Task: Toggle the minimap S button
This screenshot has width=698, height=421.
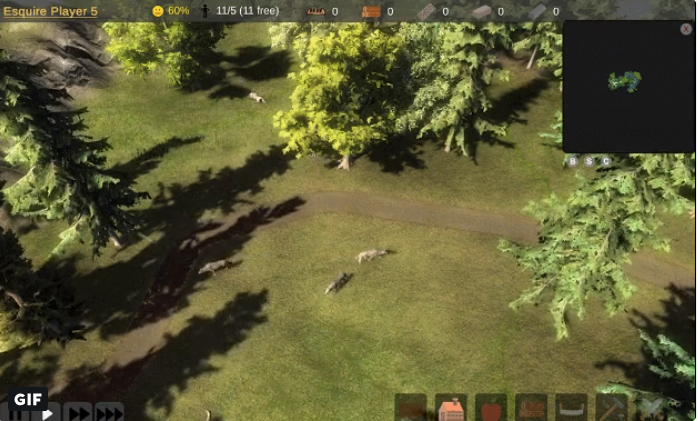Action: pyautogui.click(x=589, y=161)
